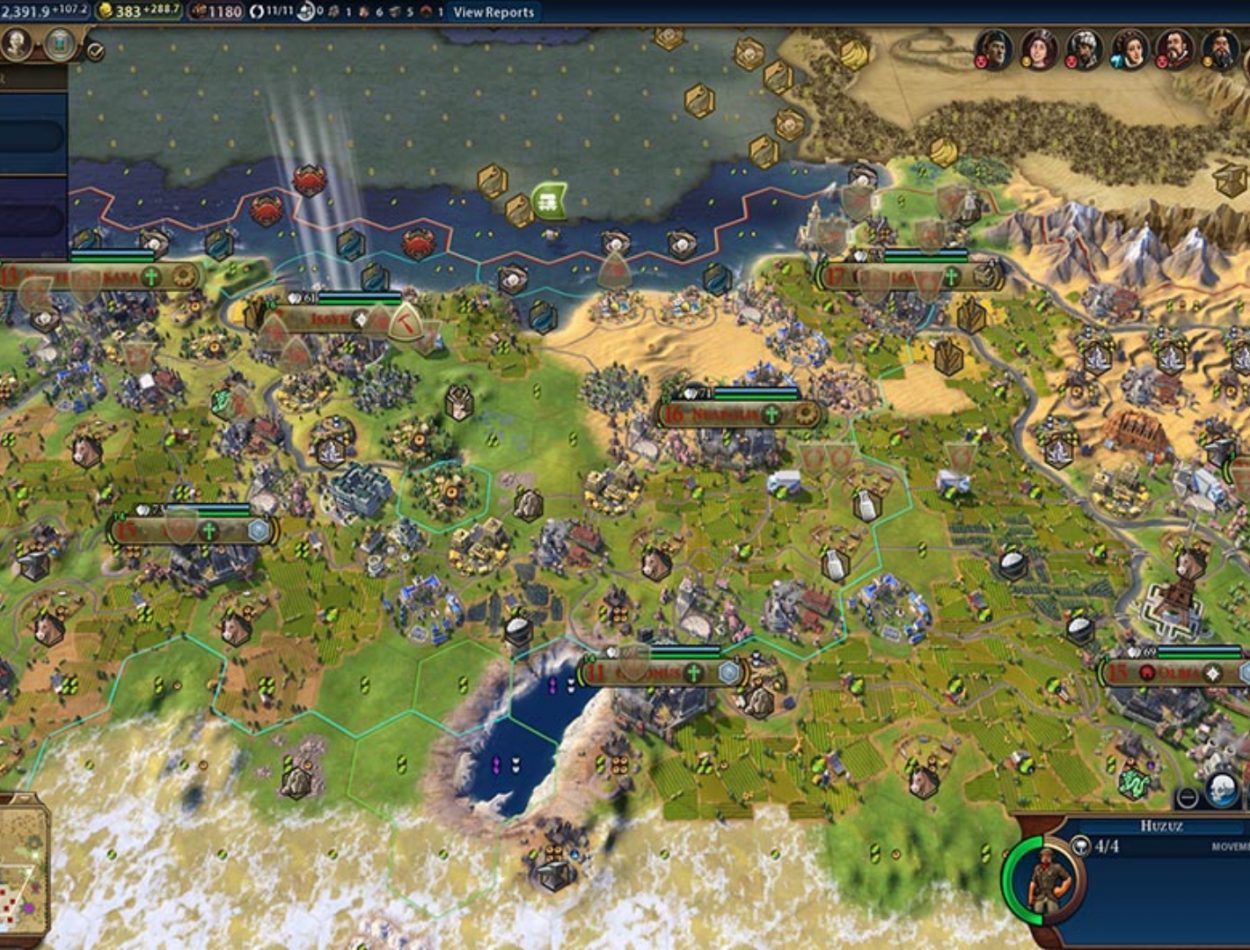Viewport: 1250px width, 950px height.
Task: Select the leader portrait wearing a white turban
Action: pos(1085,48)
